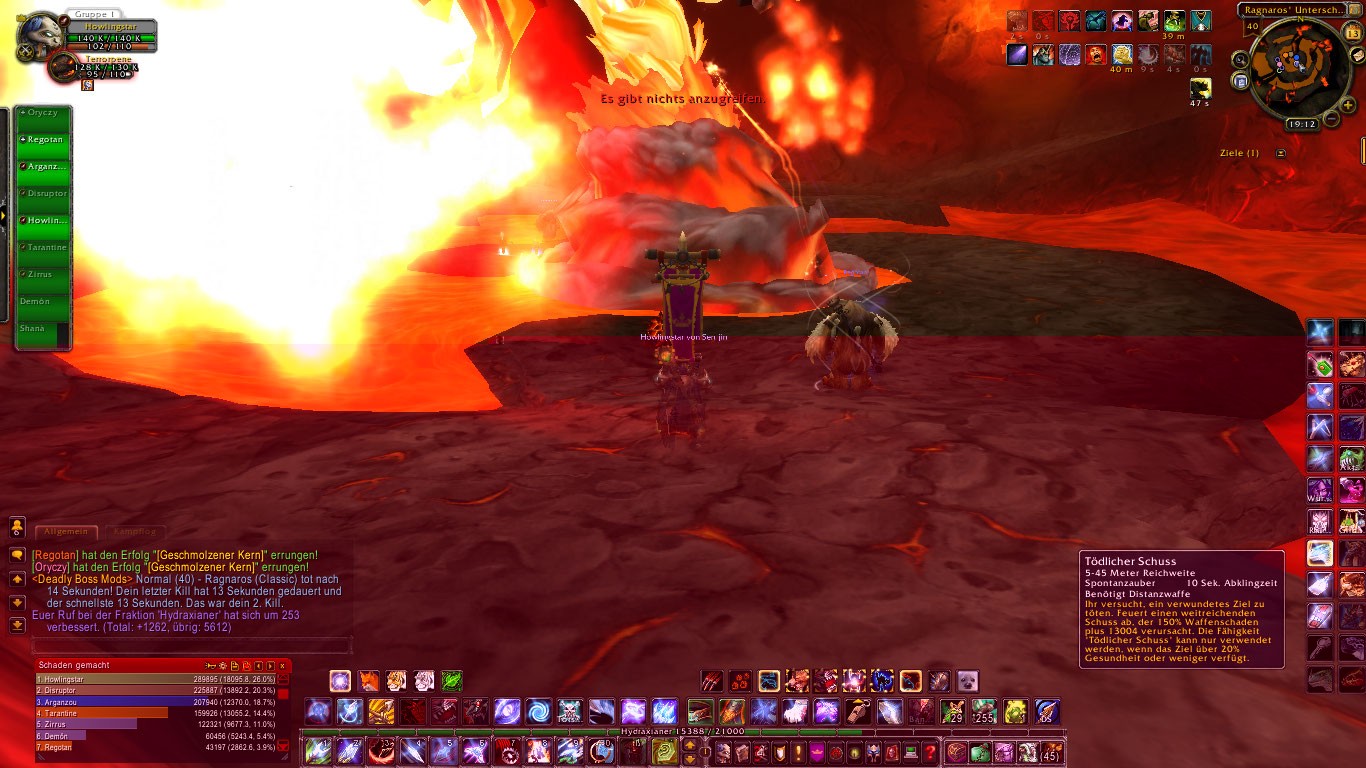Screen dimensions: 1366x768
Task: Open the Kampflog chat tab
Action: [134, 532]
